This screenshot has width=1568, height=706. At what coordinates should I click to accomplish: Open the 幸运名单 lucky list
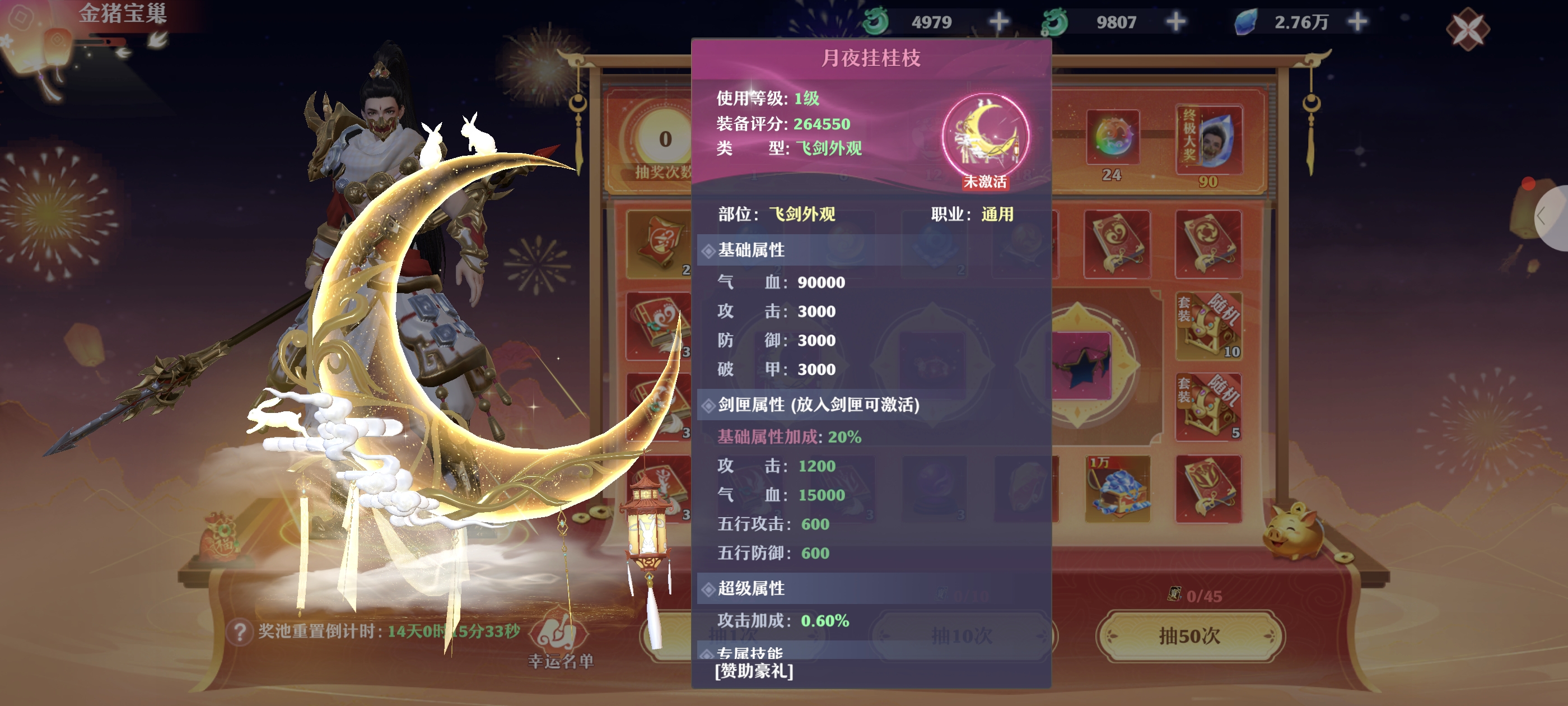pos(561,642)
